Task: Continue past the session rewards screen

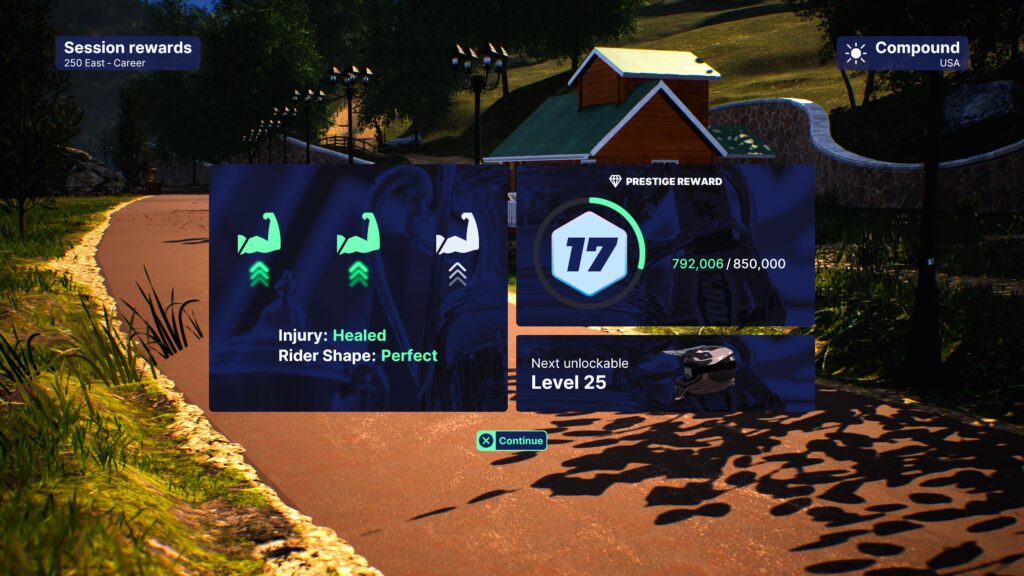Action: click(512, 440)
